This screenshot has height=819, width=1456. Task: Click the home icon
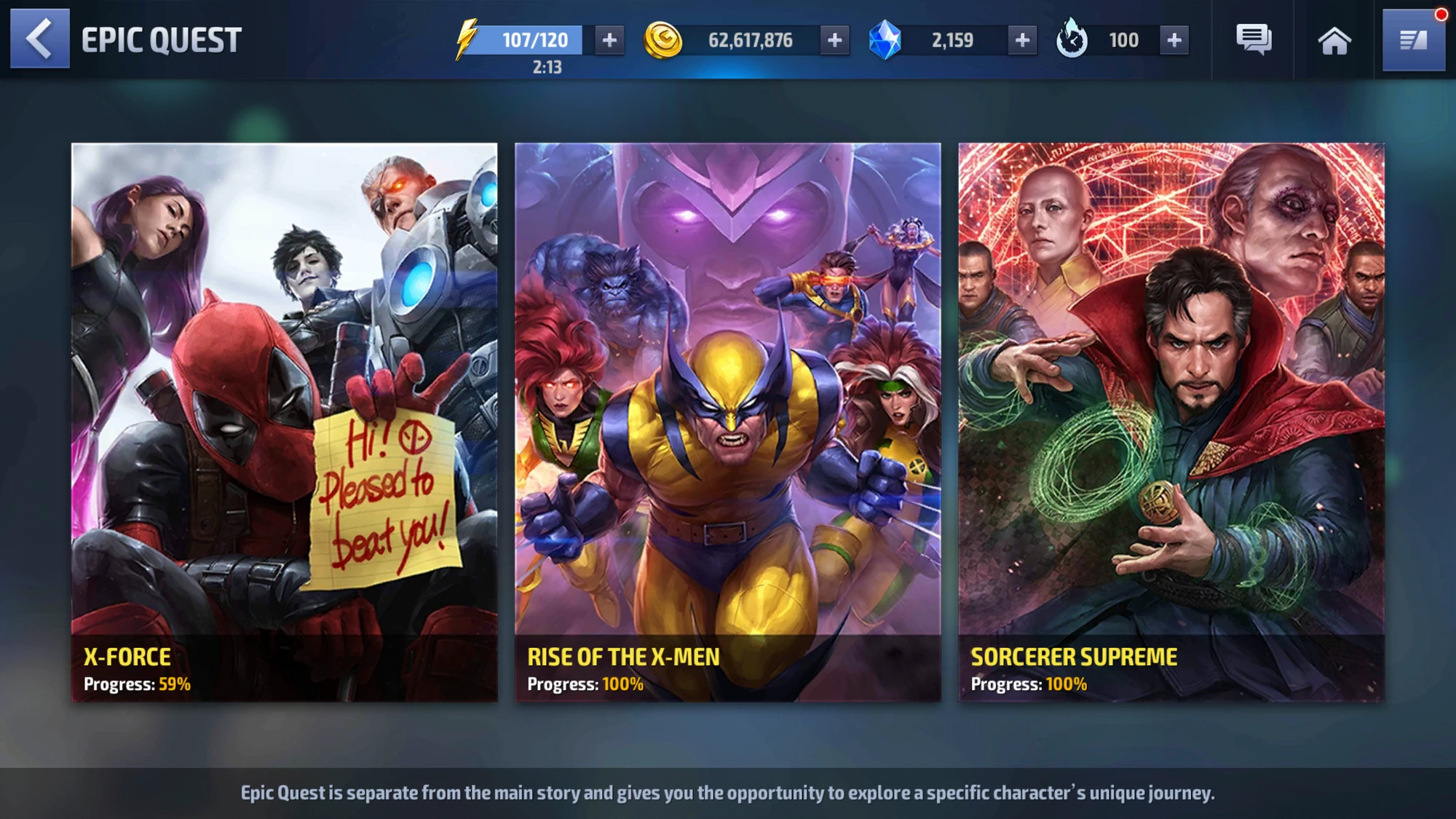(x=1334, y=40)
